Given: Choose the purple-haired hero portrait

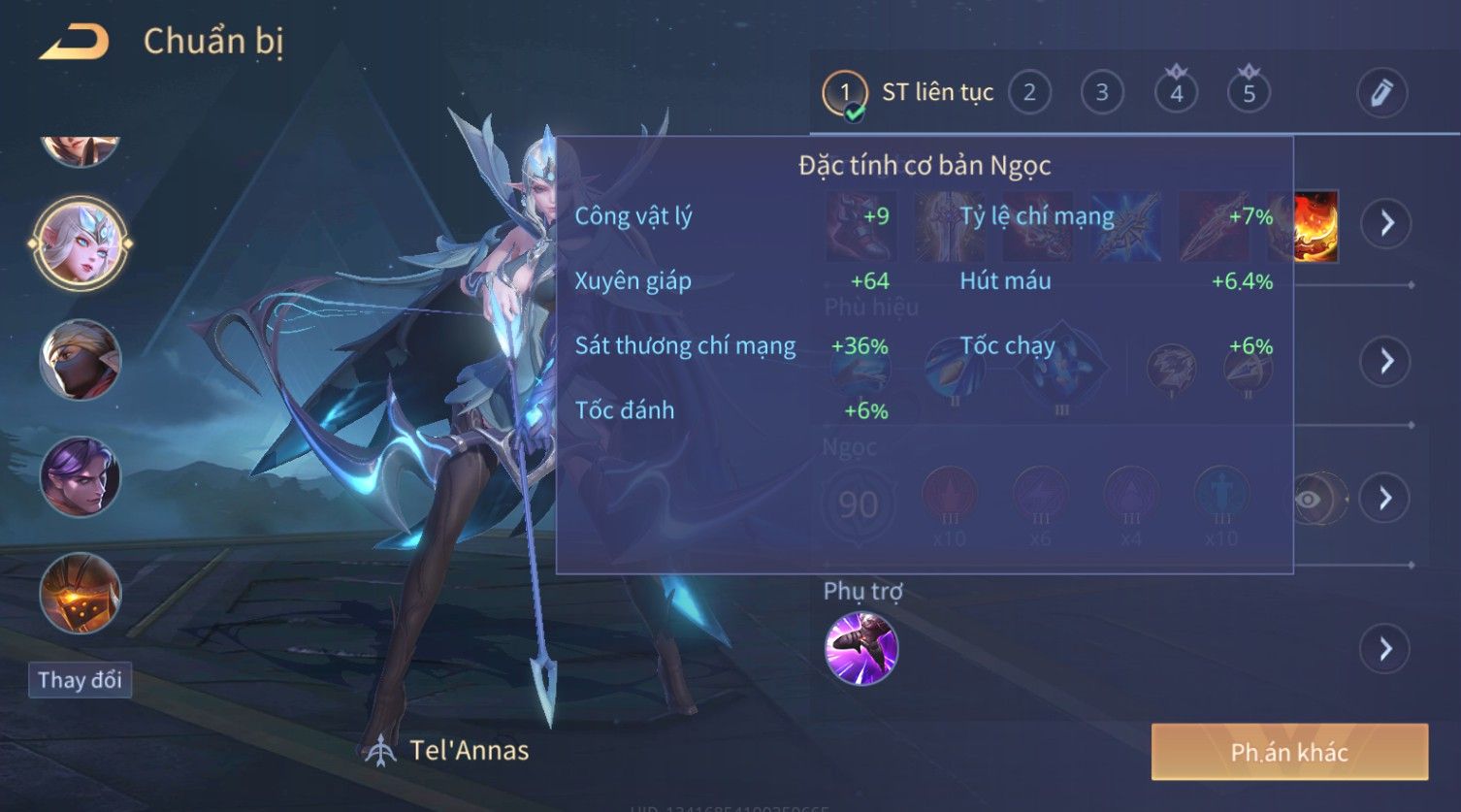Looking at the screenshot, I should (x=80, y=476).
